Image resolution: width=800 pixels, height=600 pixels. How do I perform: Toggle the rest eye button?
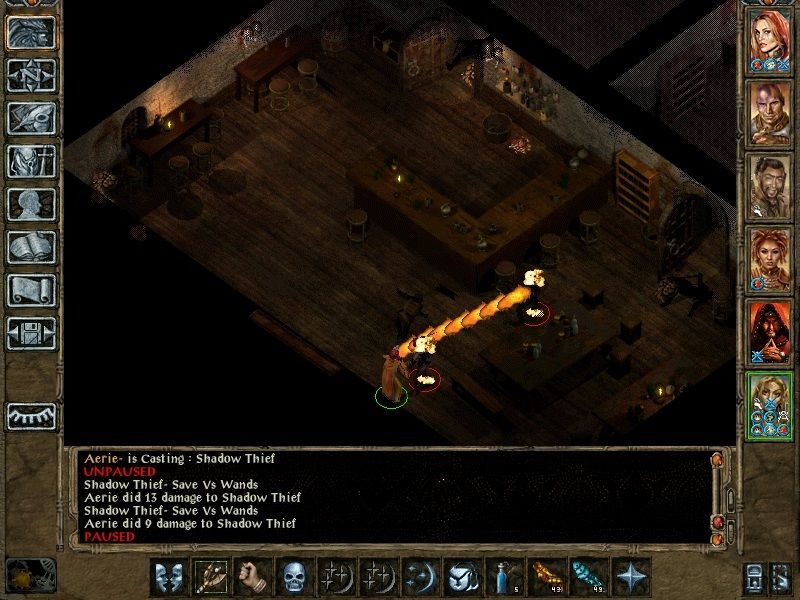31,416
